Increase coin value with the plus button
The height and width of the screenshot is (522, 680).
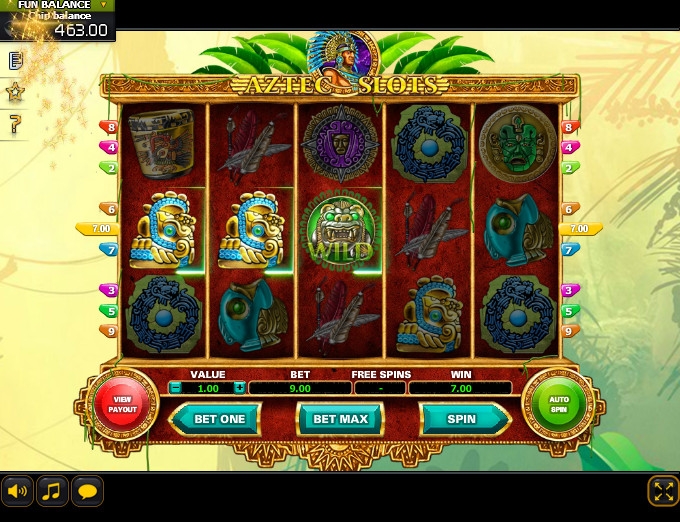click(x=239, y=388)
